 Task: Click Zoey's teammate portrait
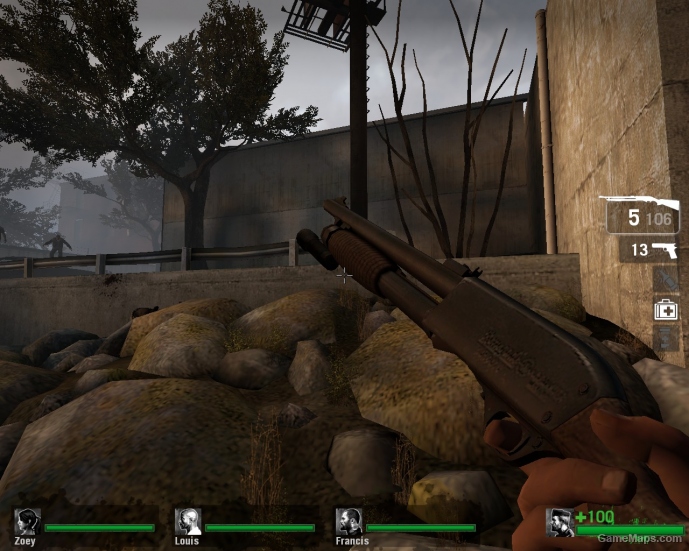(28, 521)
